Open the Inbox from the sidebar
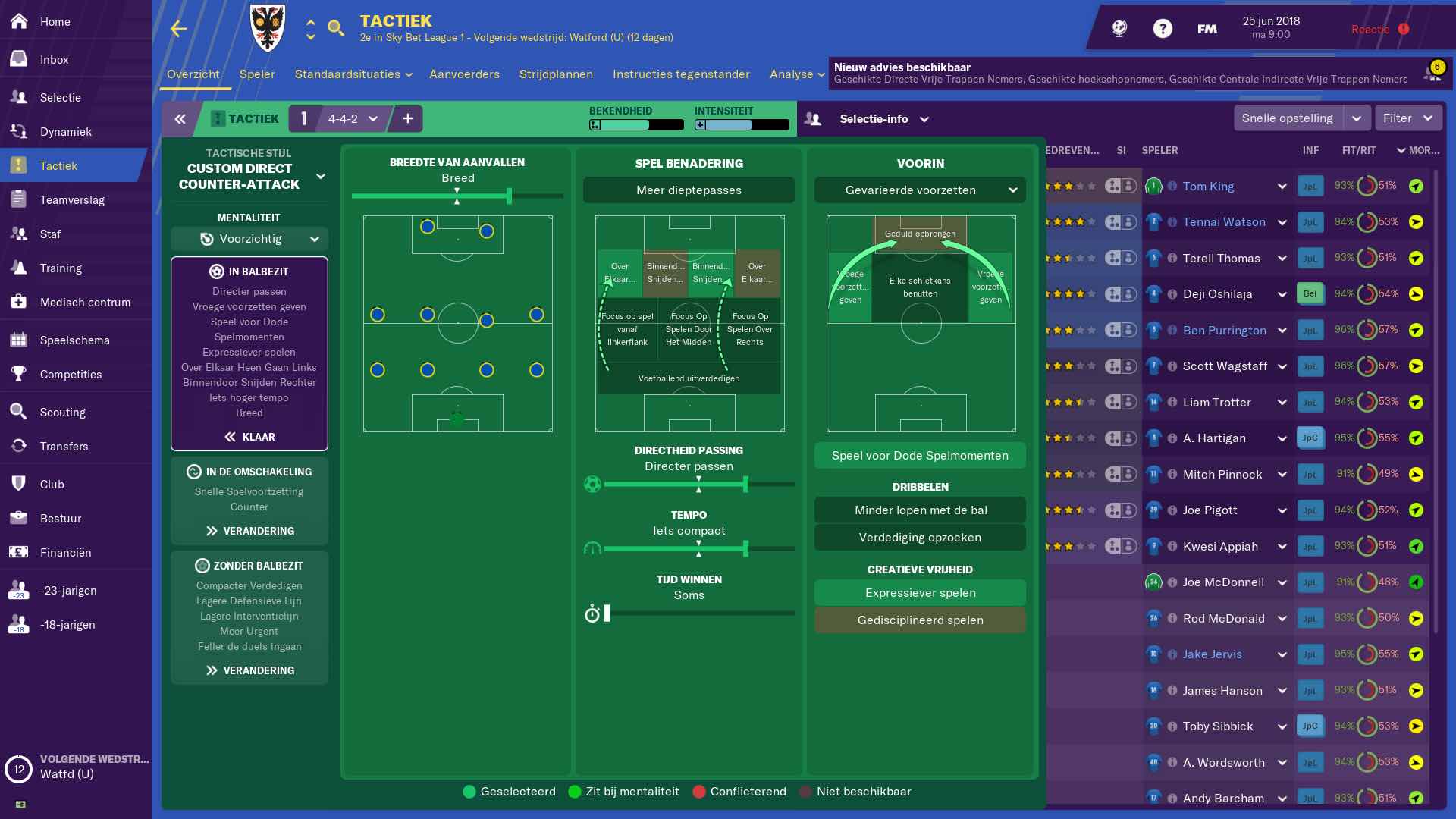Image resolution: width=1456 pixels, height=819 pixels. point(54,60)
